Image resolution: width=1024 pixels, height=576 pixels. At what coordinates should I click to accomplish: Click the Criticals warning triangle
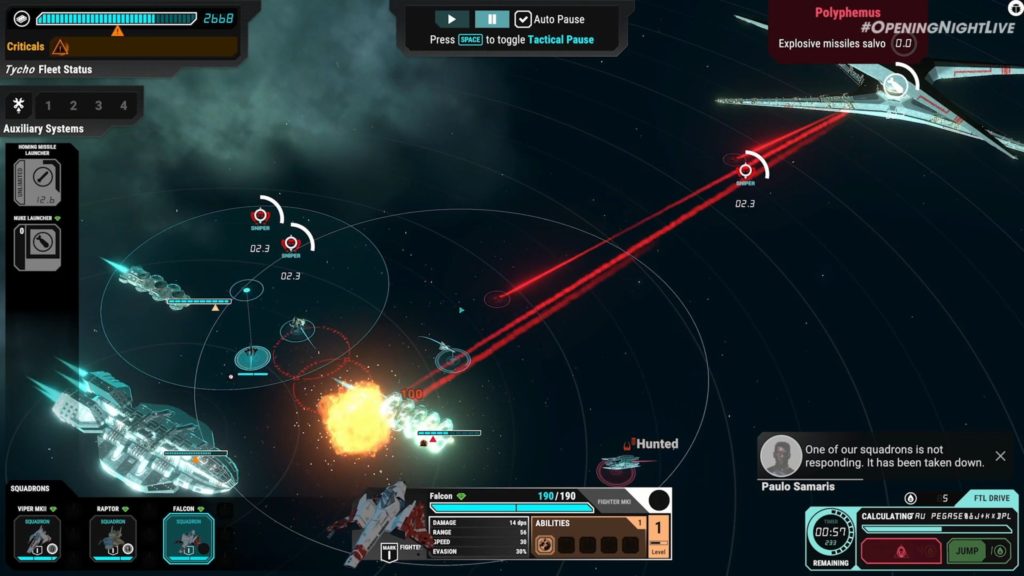tap(61, 47)
